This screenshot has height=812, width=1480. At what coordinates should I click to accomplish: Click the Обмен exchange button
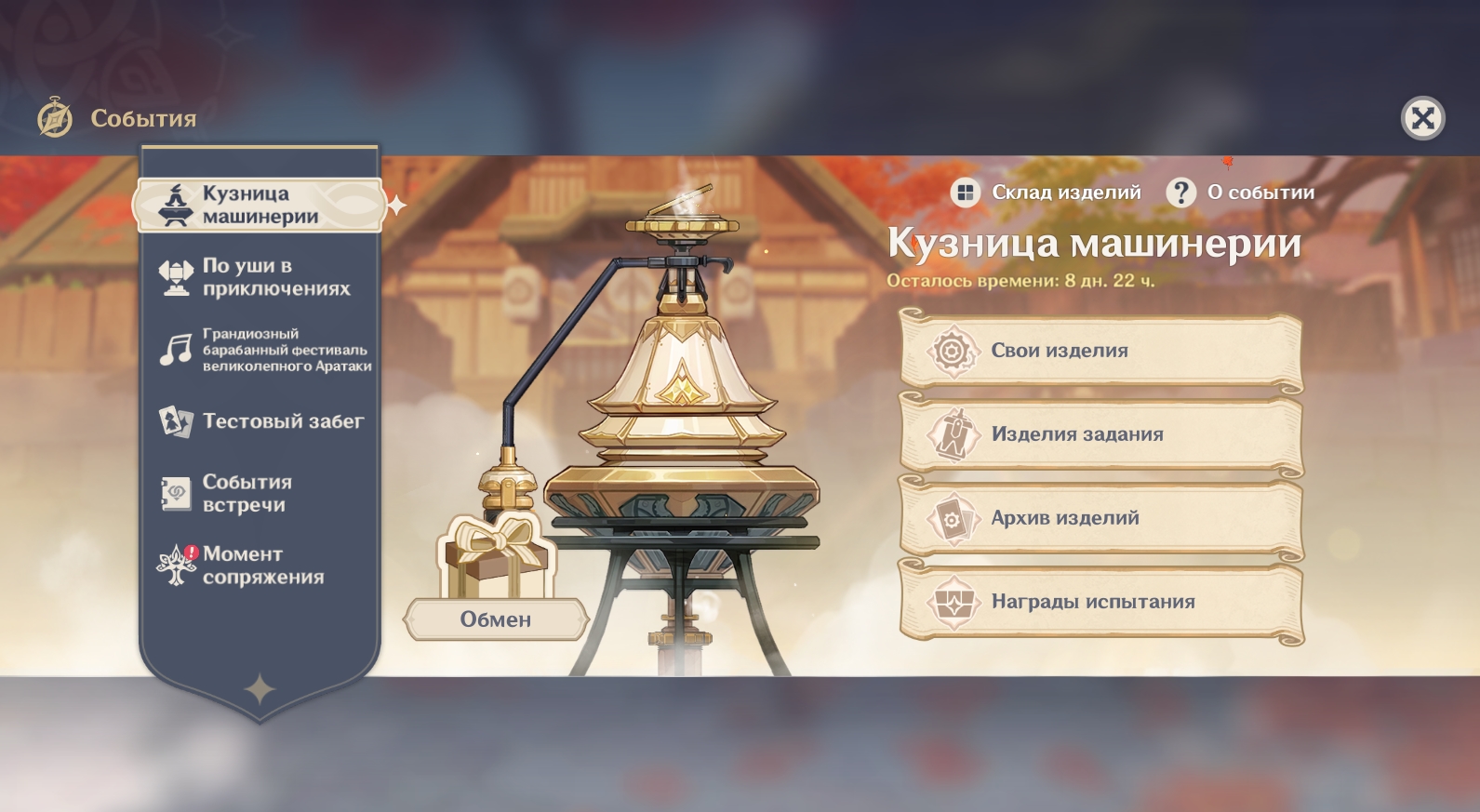[496, 619]
